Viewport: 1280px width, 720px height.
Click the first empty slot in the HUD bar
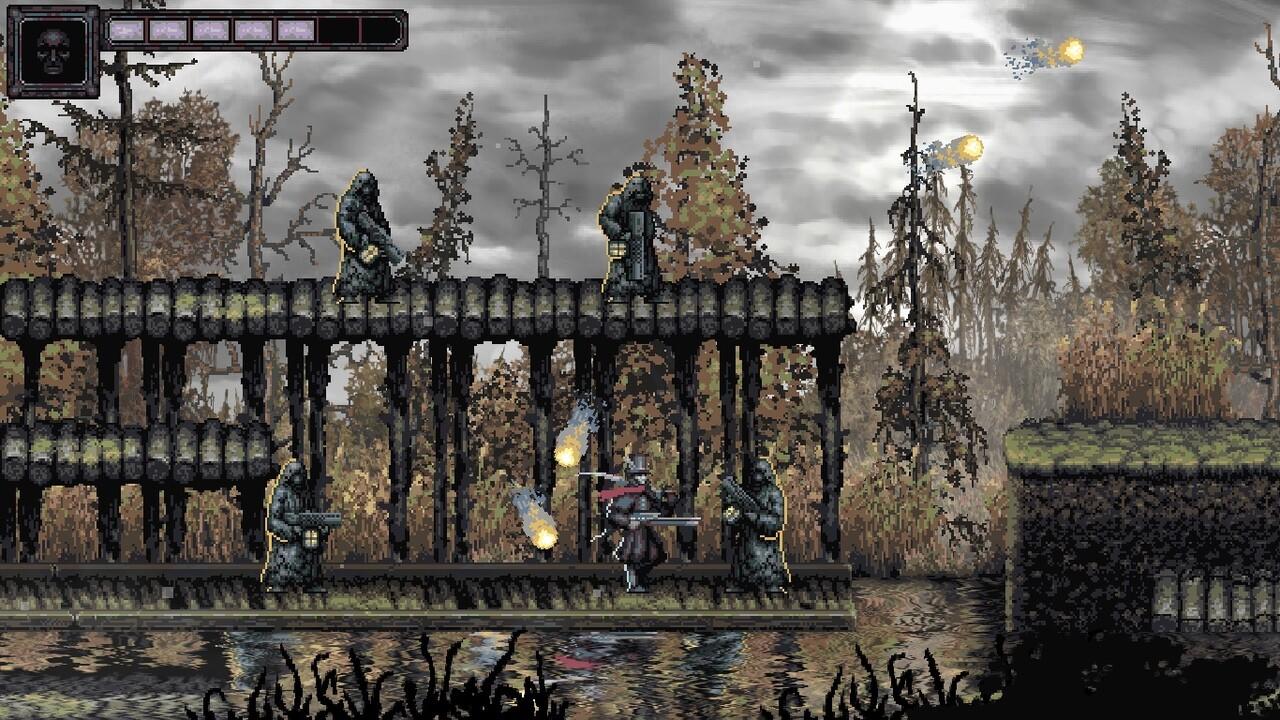pos(338,30)
